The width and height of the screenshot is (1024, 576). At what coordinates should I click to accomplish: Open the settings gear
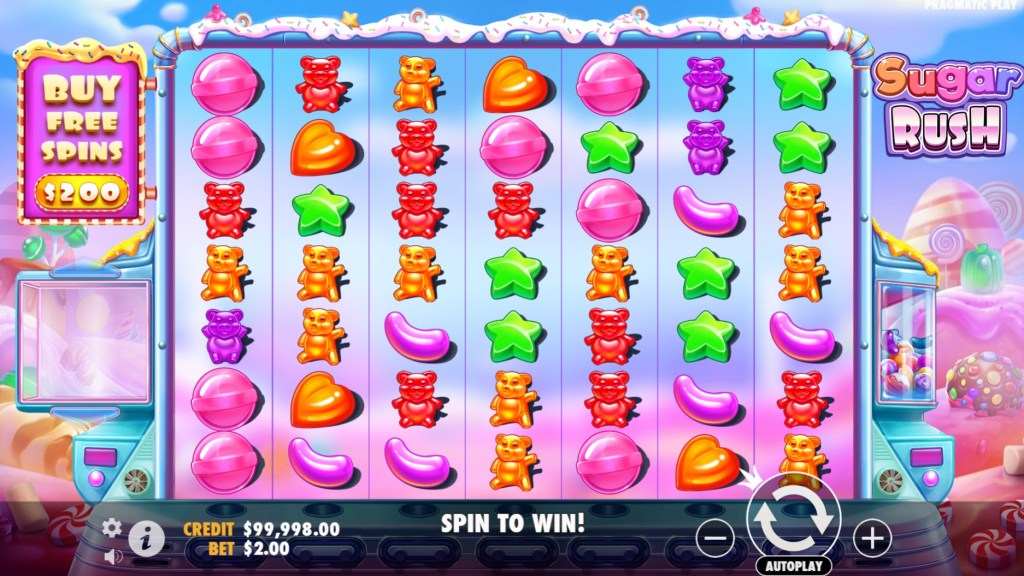tap(112, 527)
